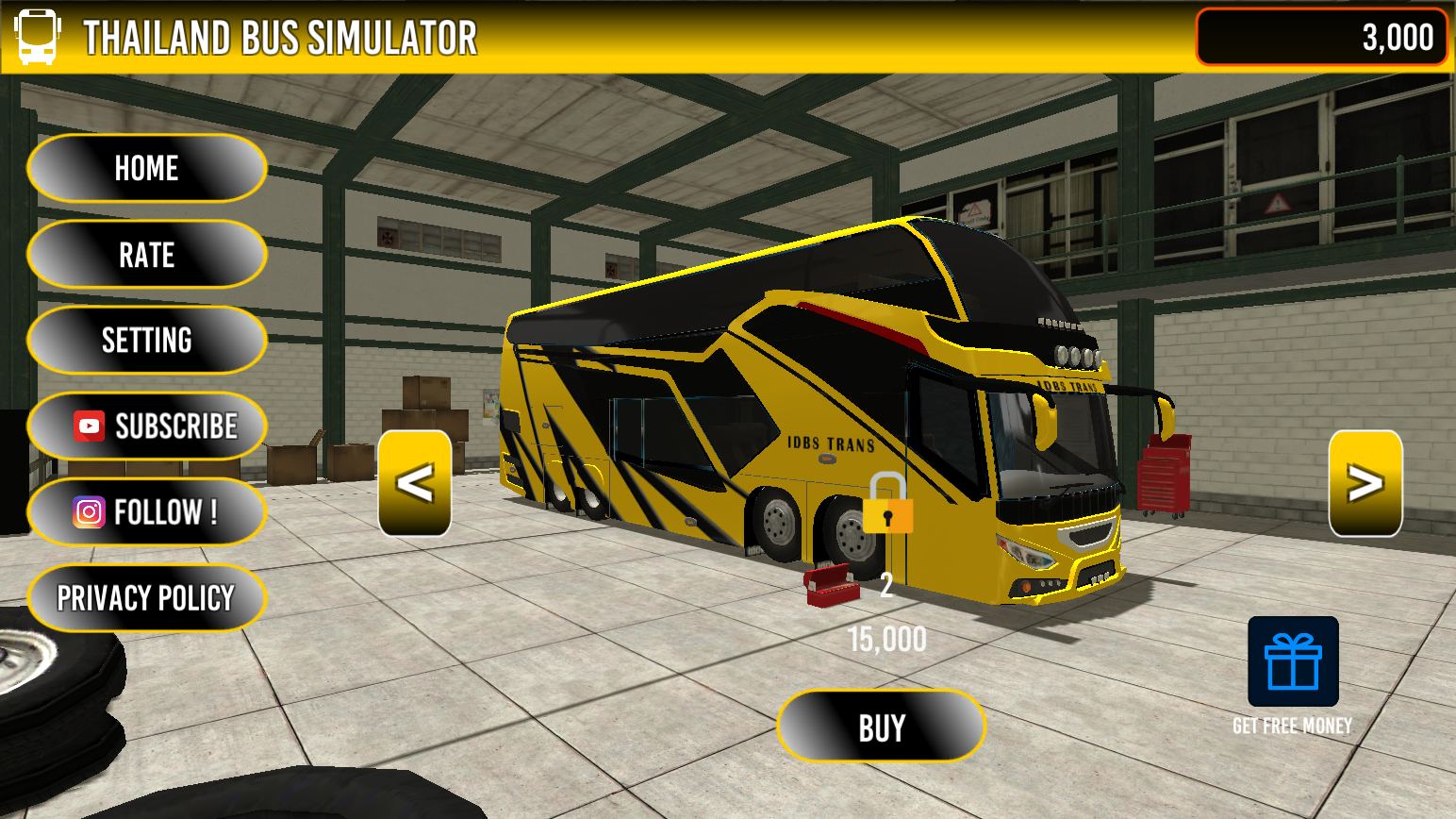1456x819 pixels.
Task: Expand bus number 2 details under the lock
Action: (886, 583)
